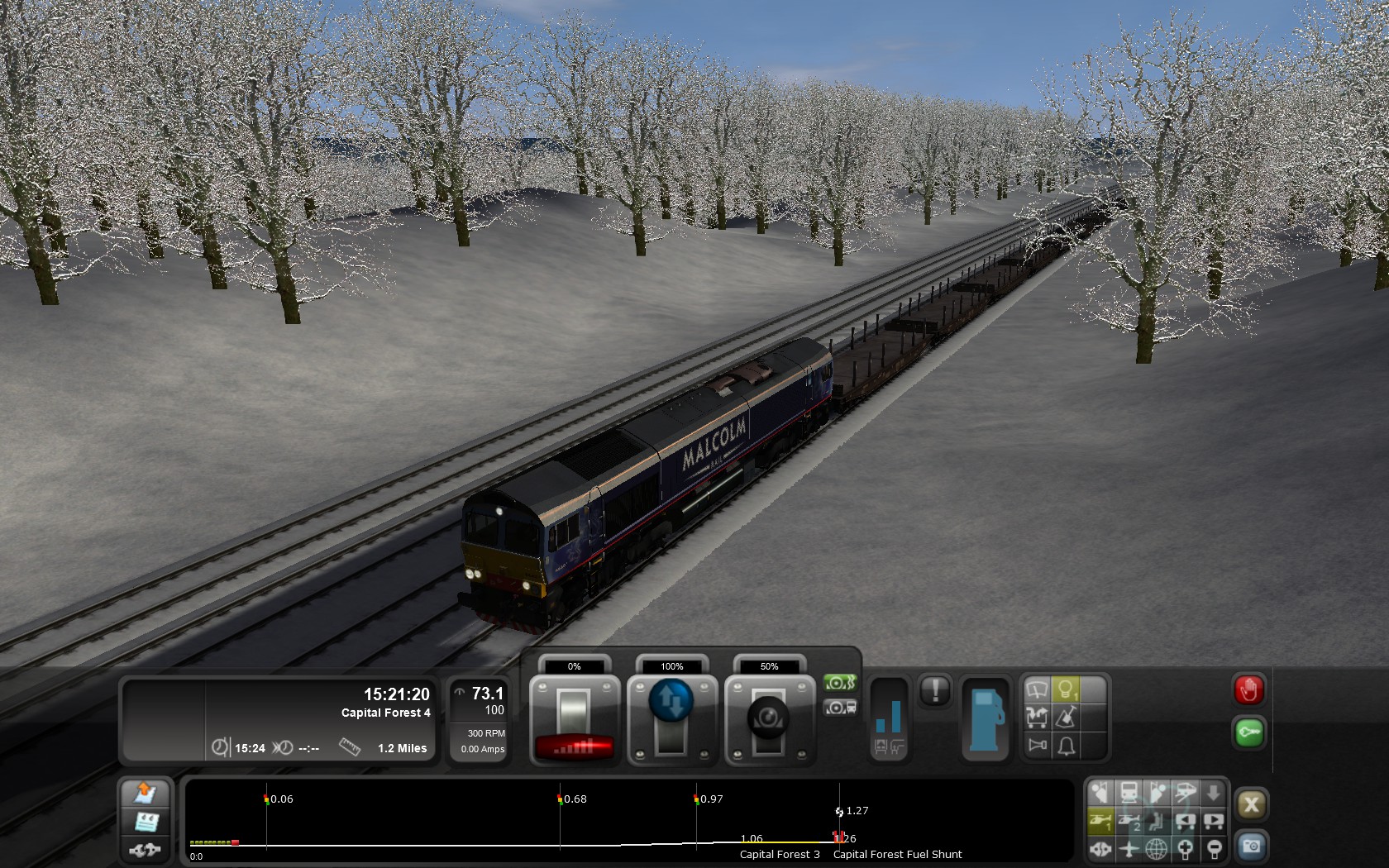Open the blue fuel pump panel
This screenshot has height=868, width=1389.
pos(986,718)
